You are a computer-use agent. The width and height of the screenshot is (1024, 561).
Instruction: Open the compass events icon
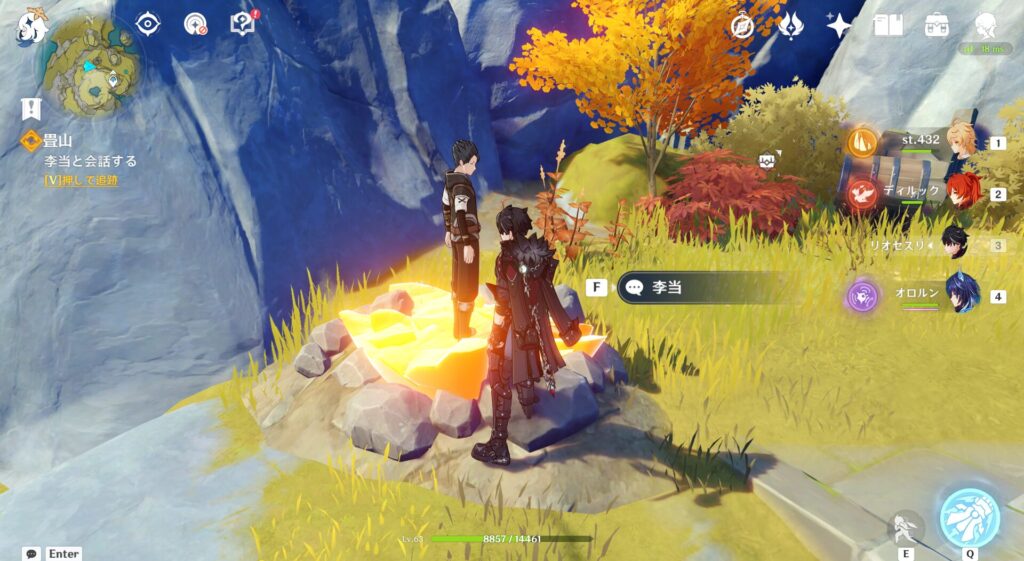742,26
